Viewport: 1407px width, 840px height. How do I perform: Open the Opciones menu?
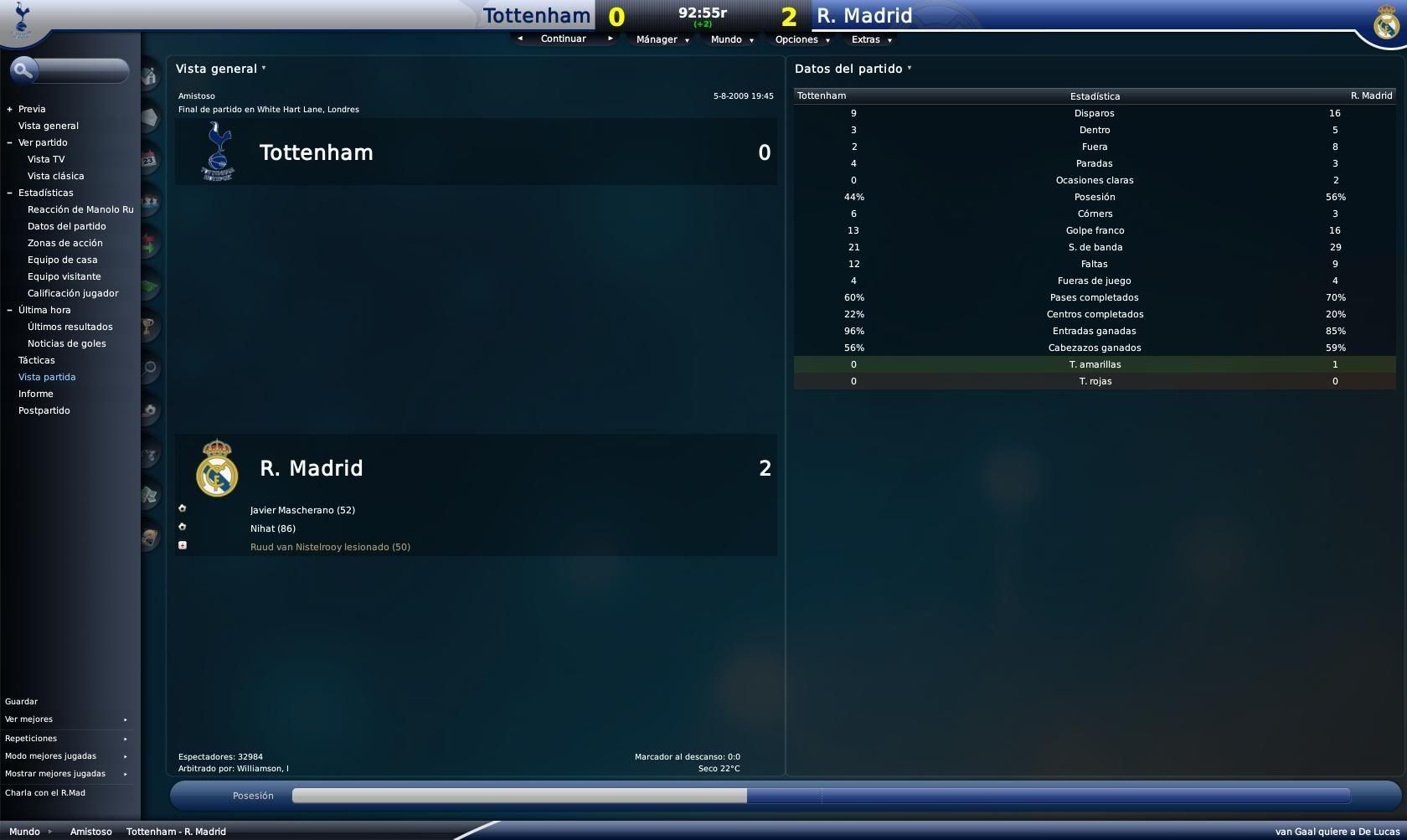coord(801,39)
